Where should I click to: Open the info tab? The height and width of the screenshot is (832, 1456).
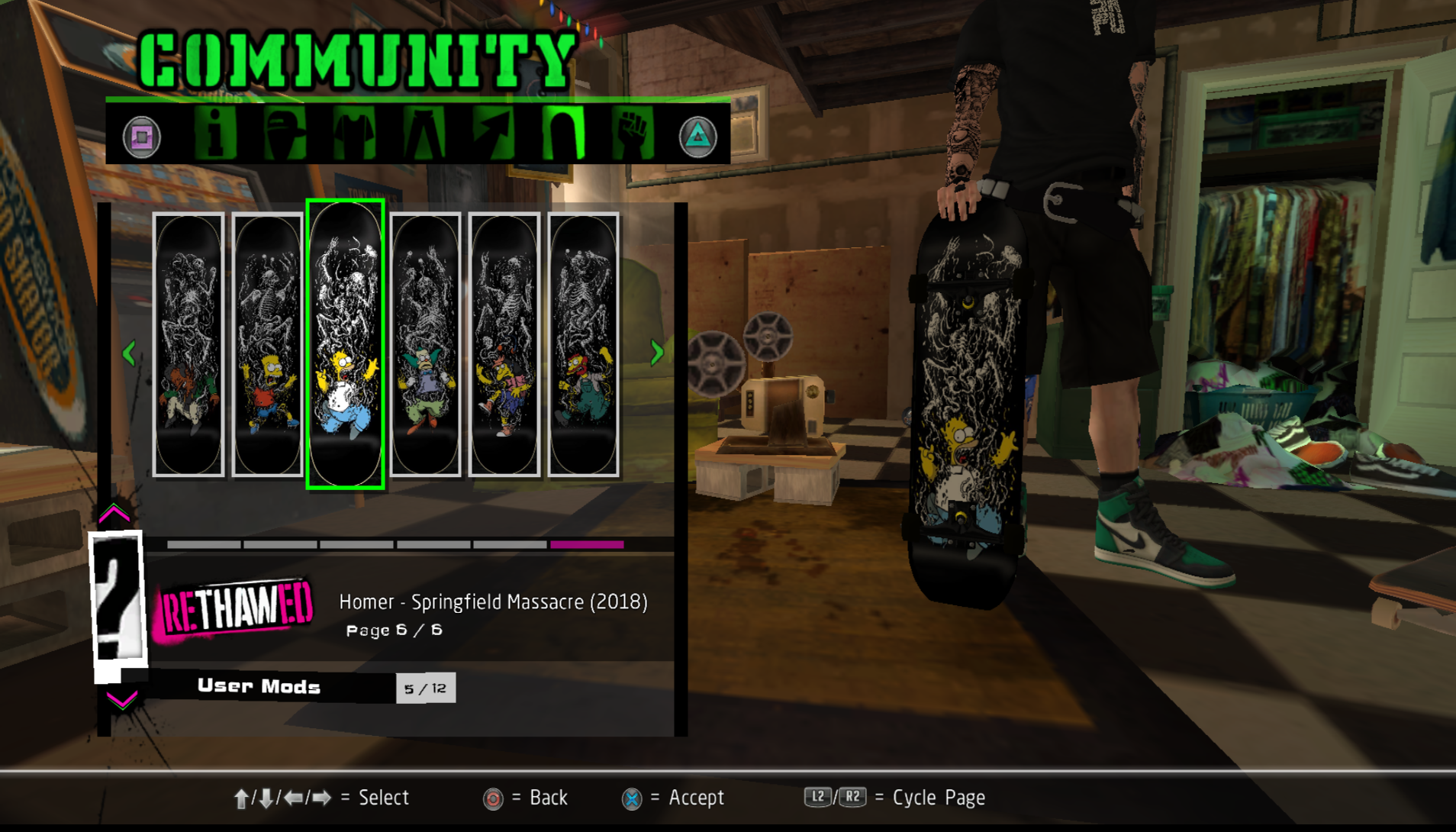pos(215,134)
